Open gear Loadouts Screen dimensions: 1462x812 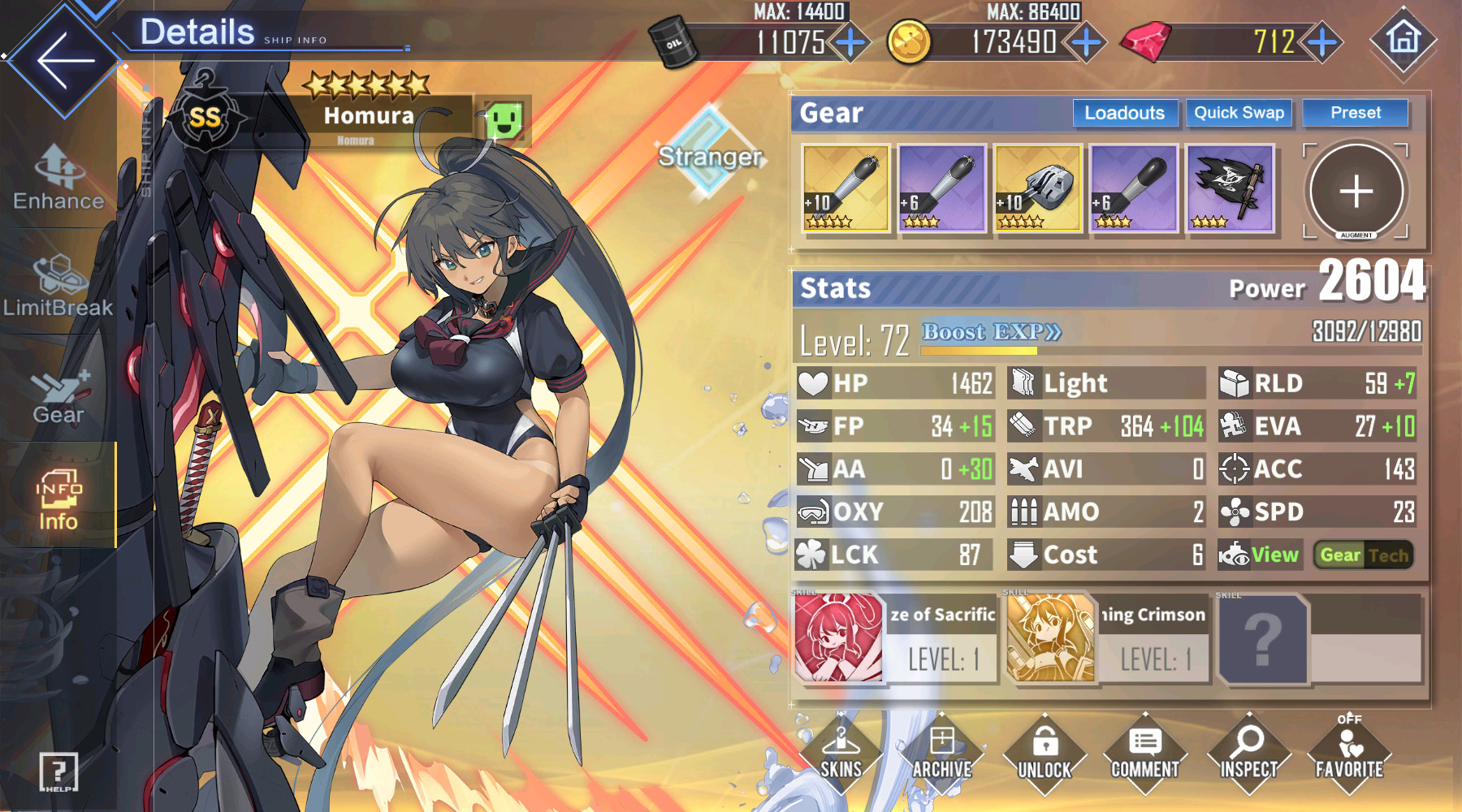[1124, 113]
